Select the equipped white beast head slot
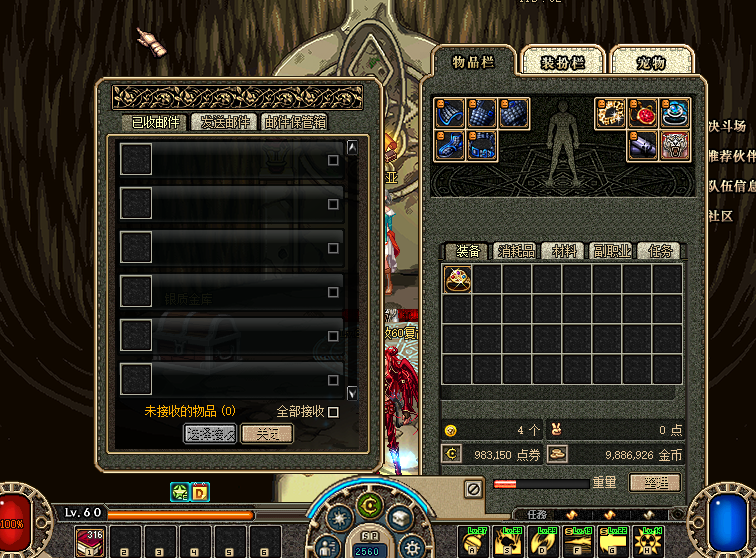 point(675,145)
